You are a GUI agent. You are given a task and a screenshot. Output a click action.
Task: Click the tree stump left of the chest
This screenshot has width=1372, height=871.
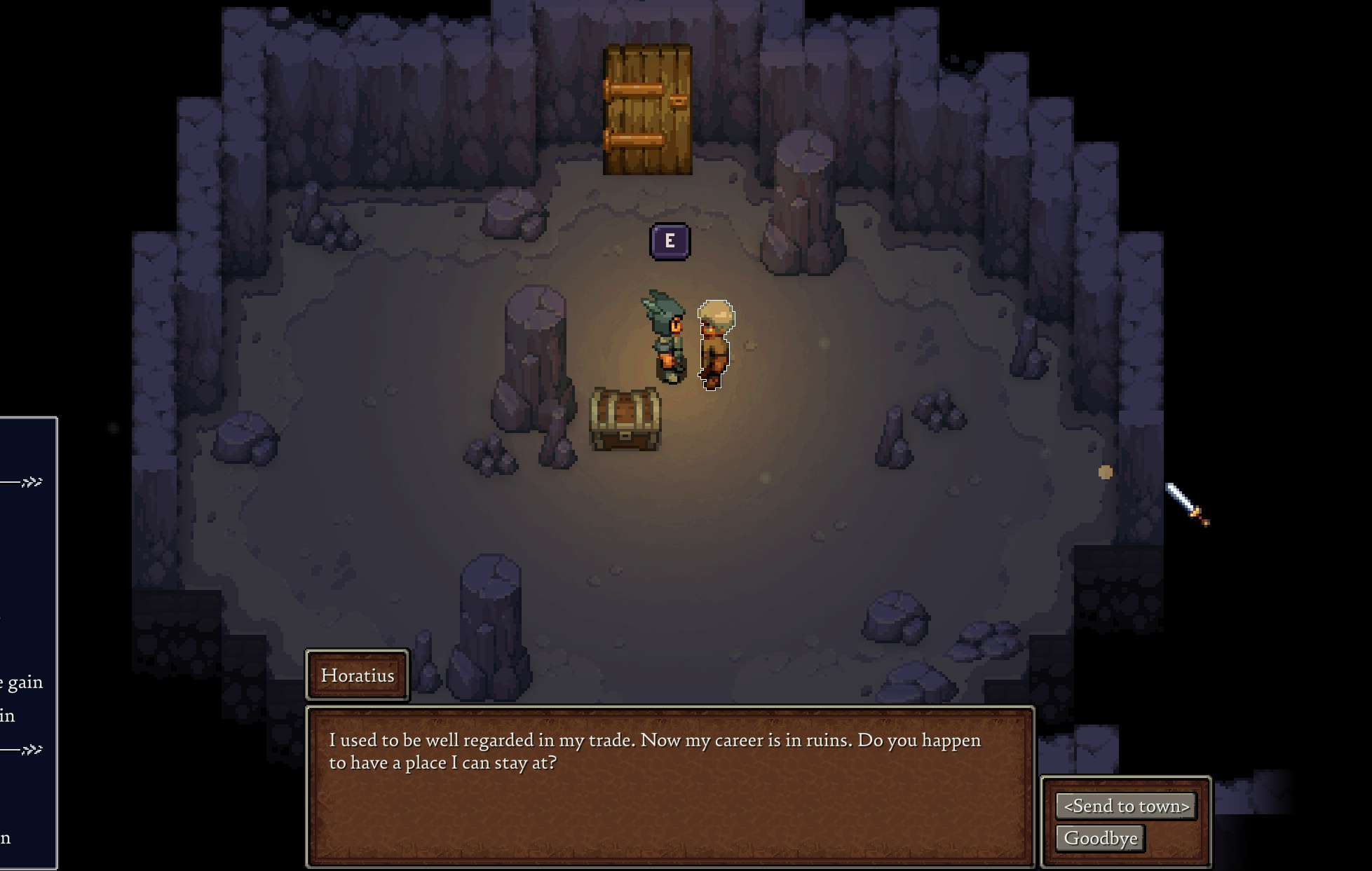coord(536,343)
